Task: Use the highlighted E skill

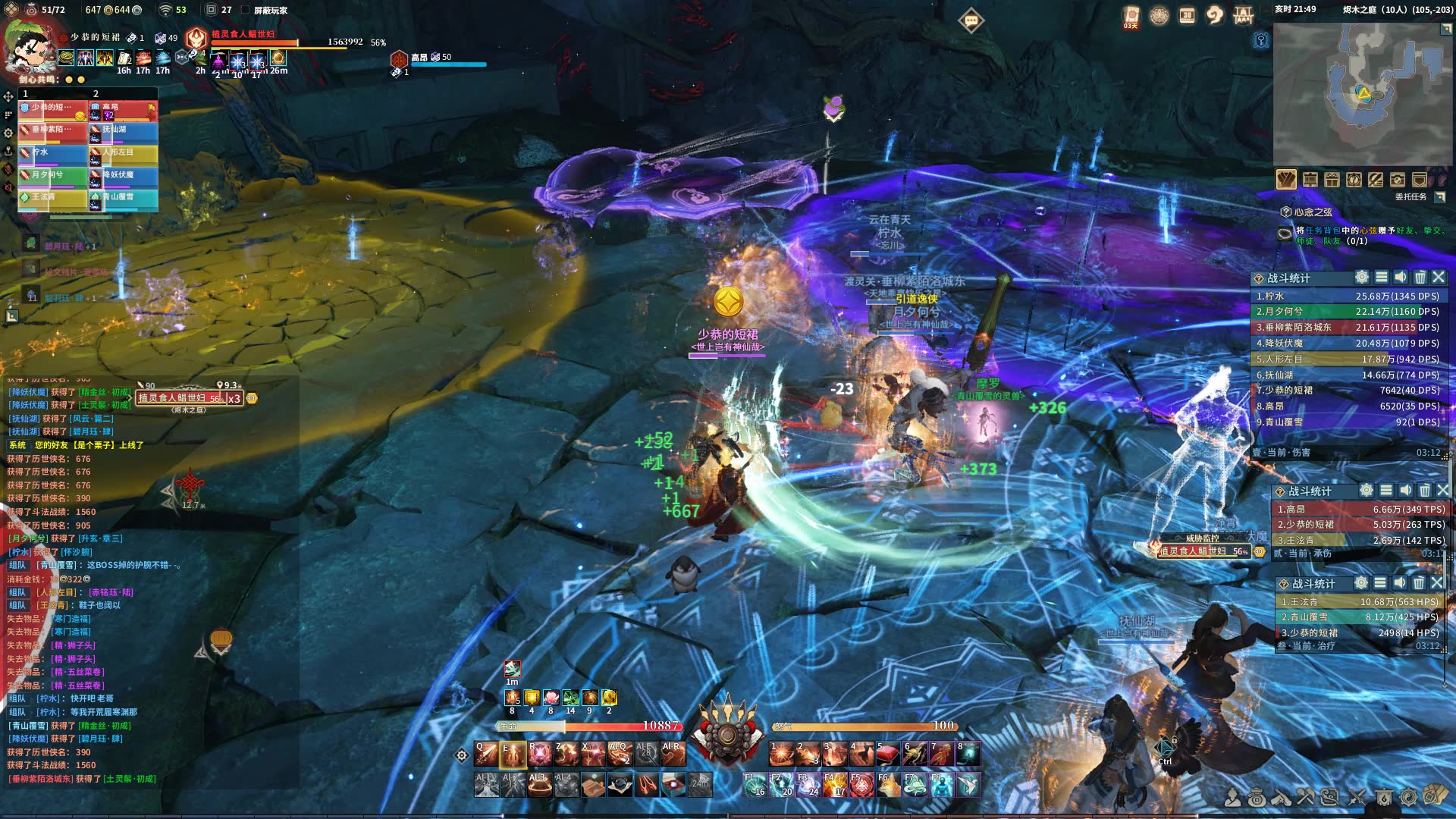Action: point(513,754)
